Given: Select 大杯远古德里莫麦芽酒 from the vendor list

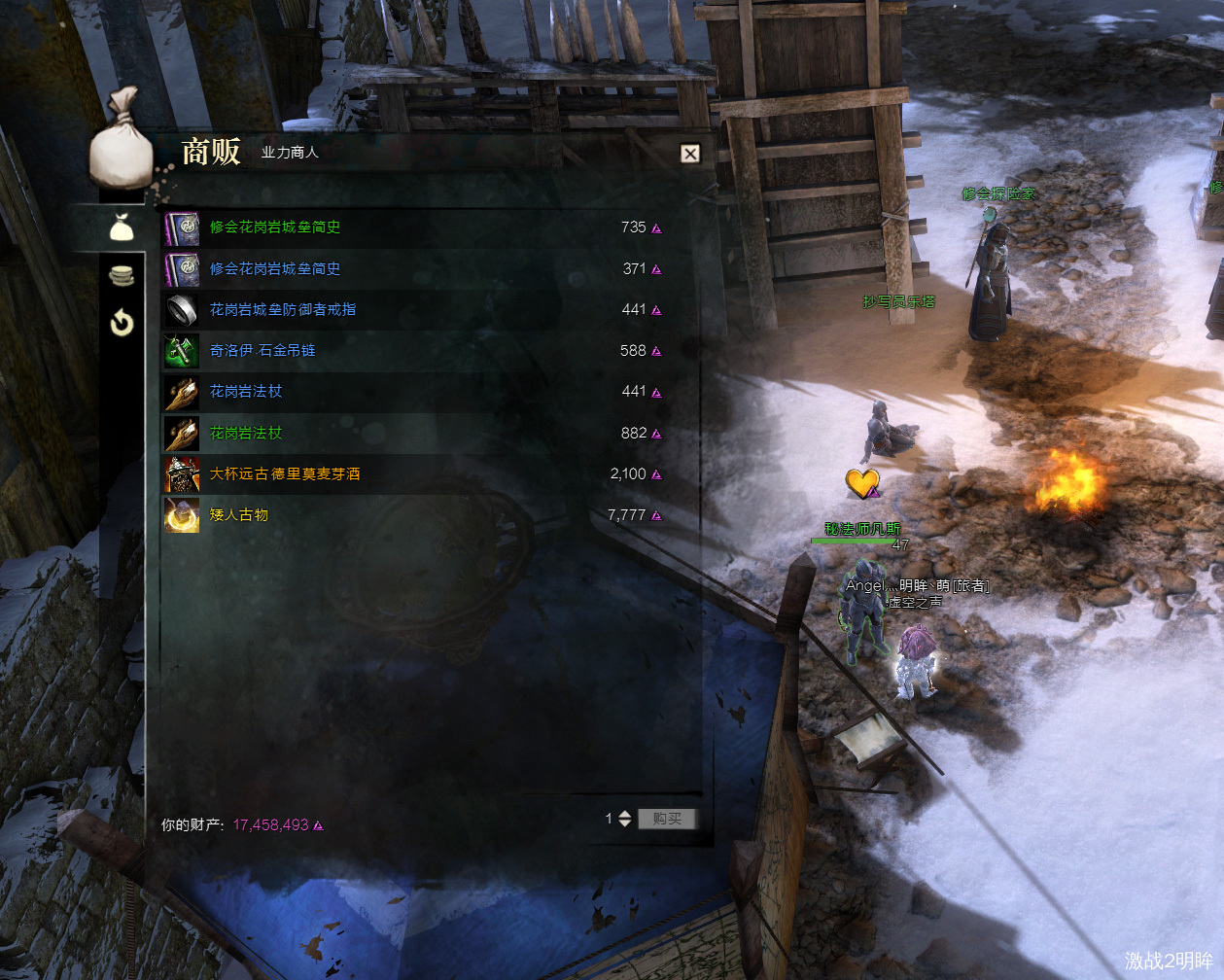Looking at the screenshot, I should [285, 473].
